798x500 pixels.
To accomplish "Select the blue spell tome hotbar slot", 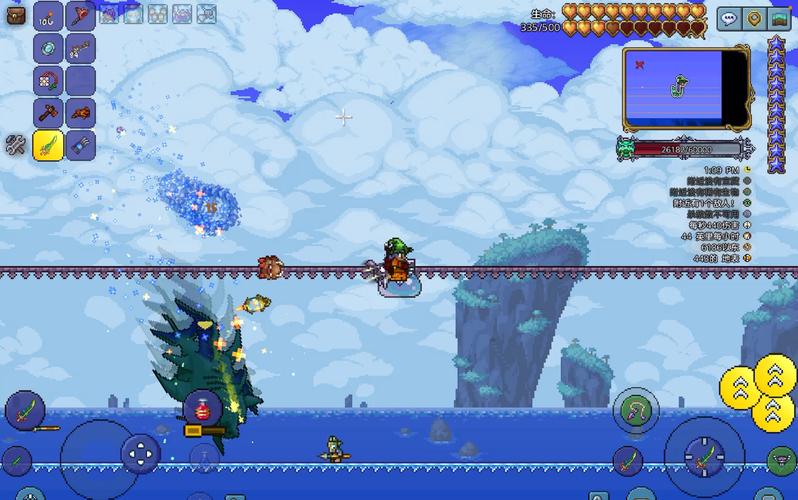I will (x=80, y=145).
